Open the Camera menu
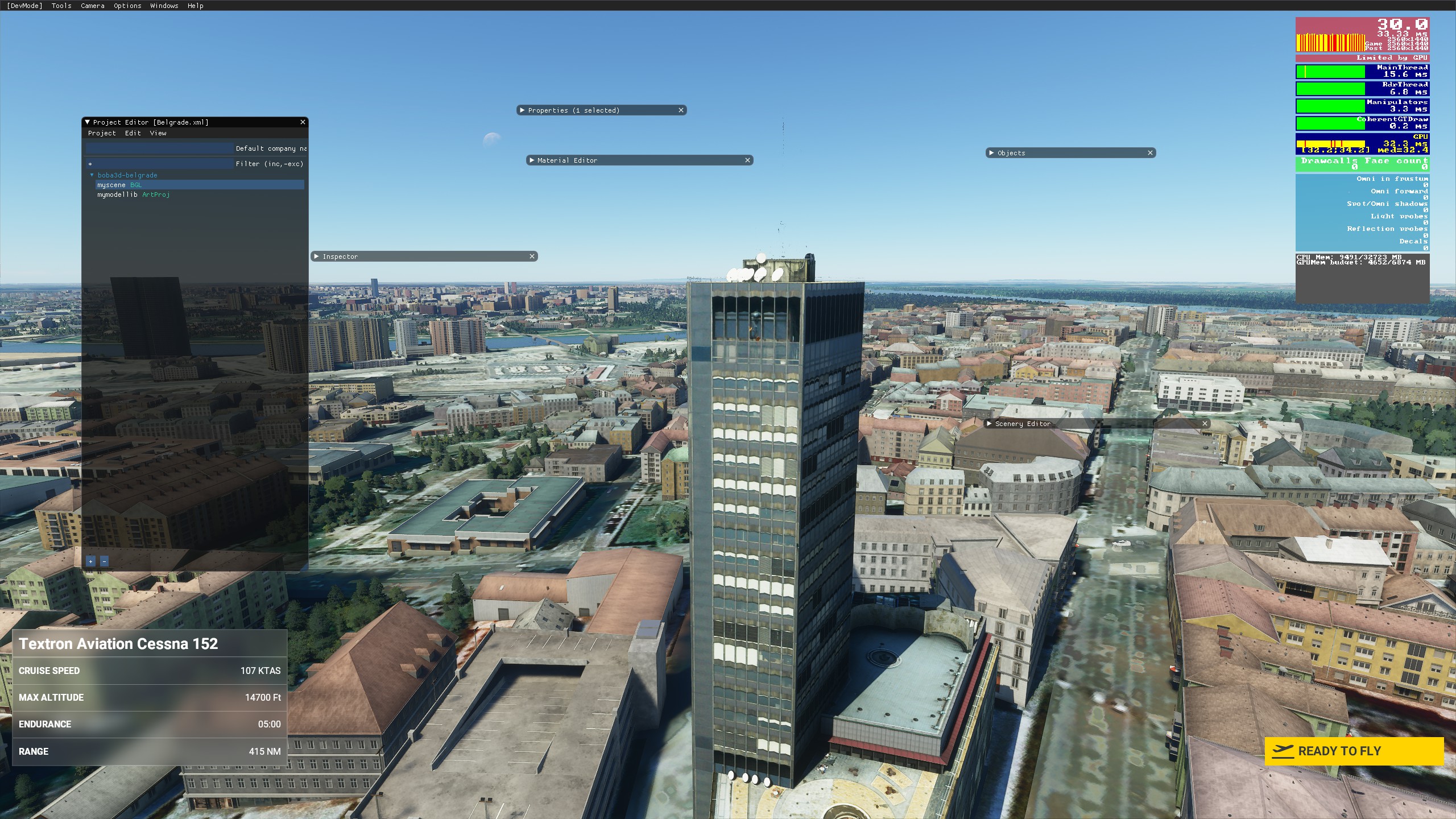The image size is (1456, 819). [x=93, y=6]
